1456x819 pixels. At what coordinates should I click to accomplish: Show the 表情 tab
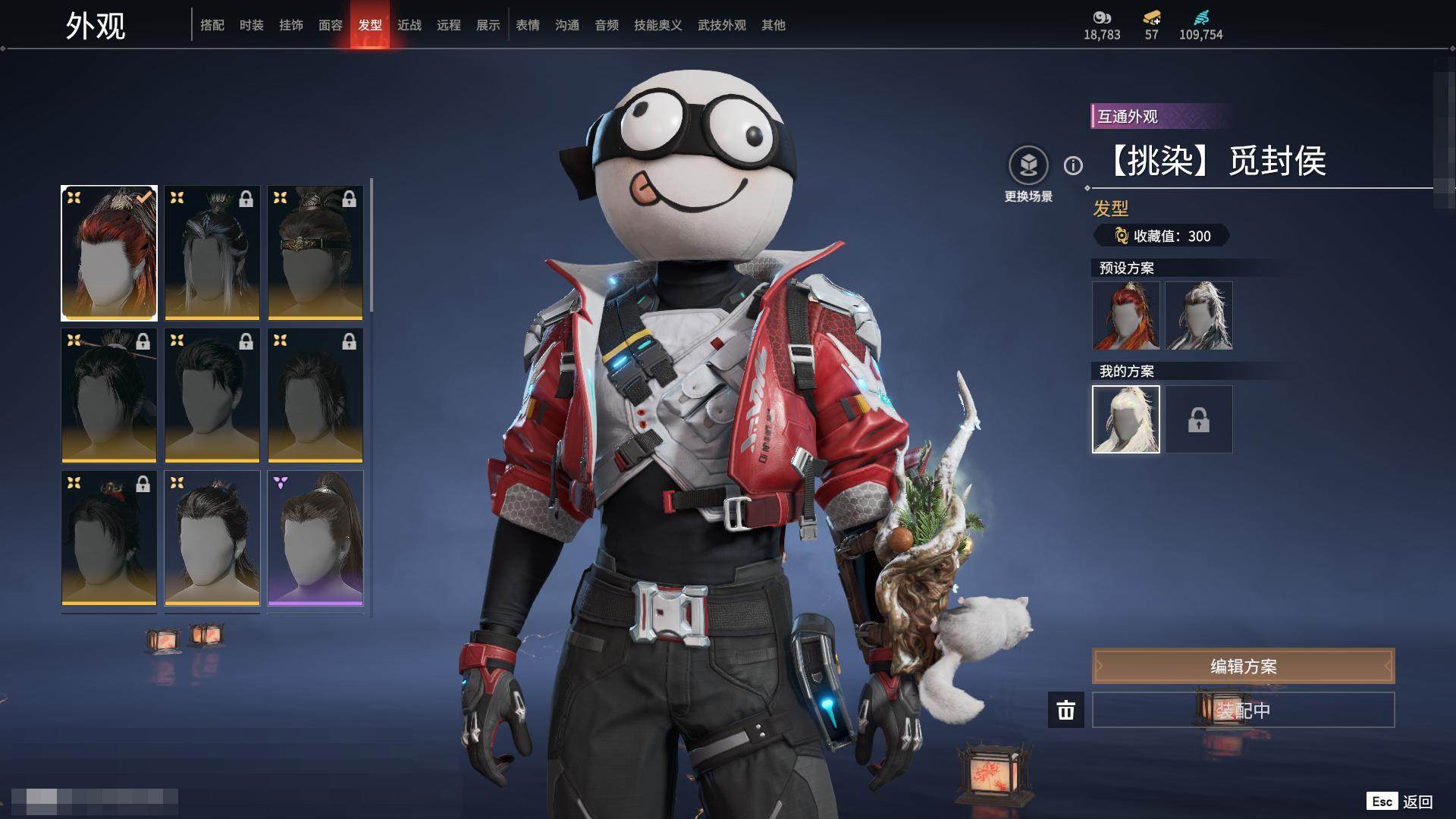[x=528, y=25]
